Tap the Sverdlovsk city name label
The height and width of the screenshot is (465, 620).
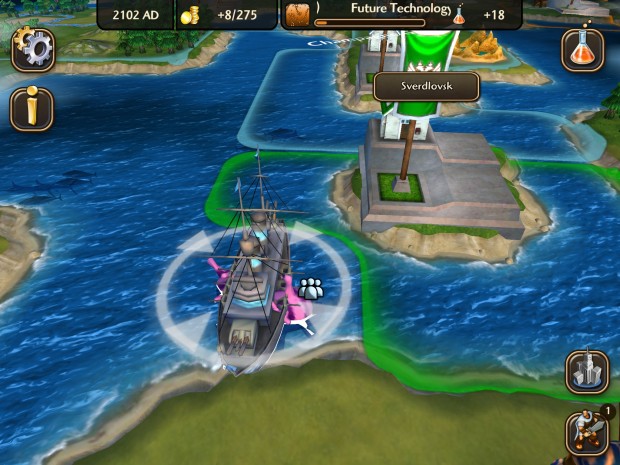[x=426, y=87]
